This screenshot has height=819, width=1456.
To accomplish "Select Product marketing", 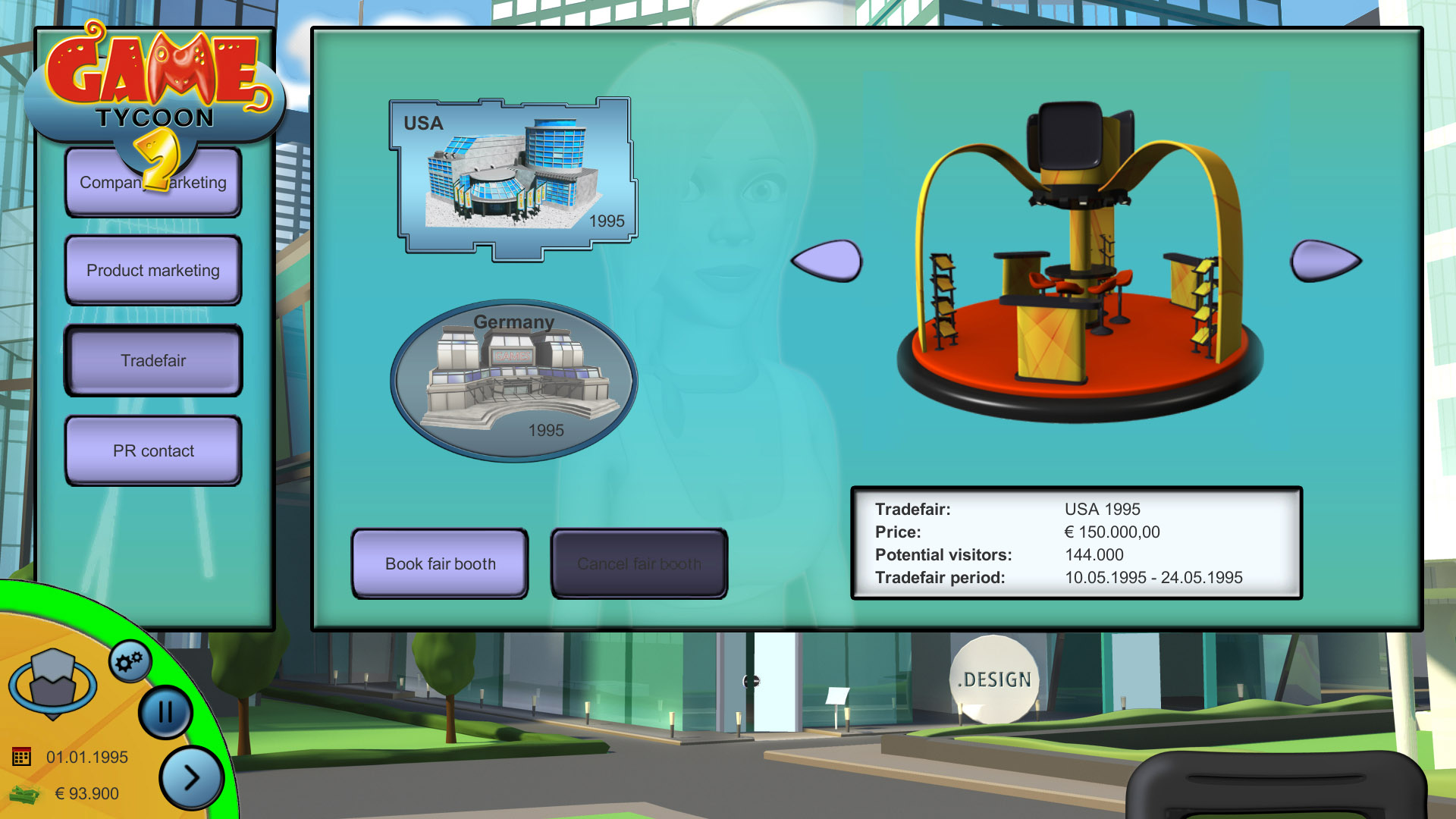I will 153,271.
